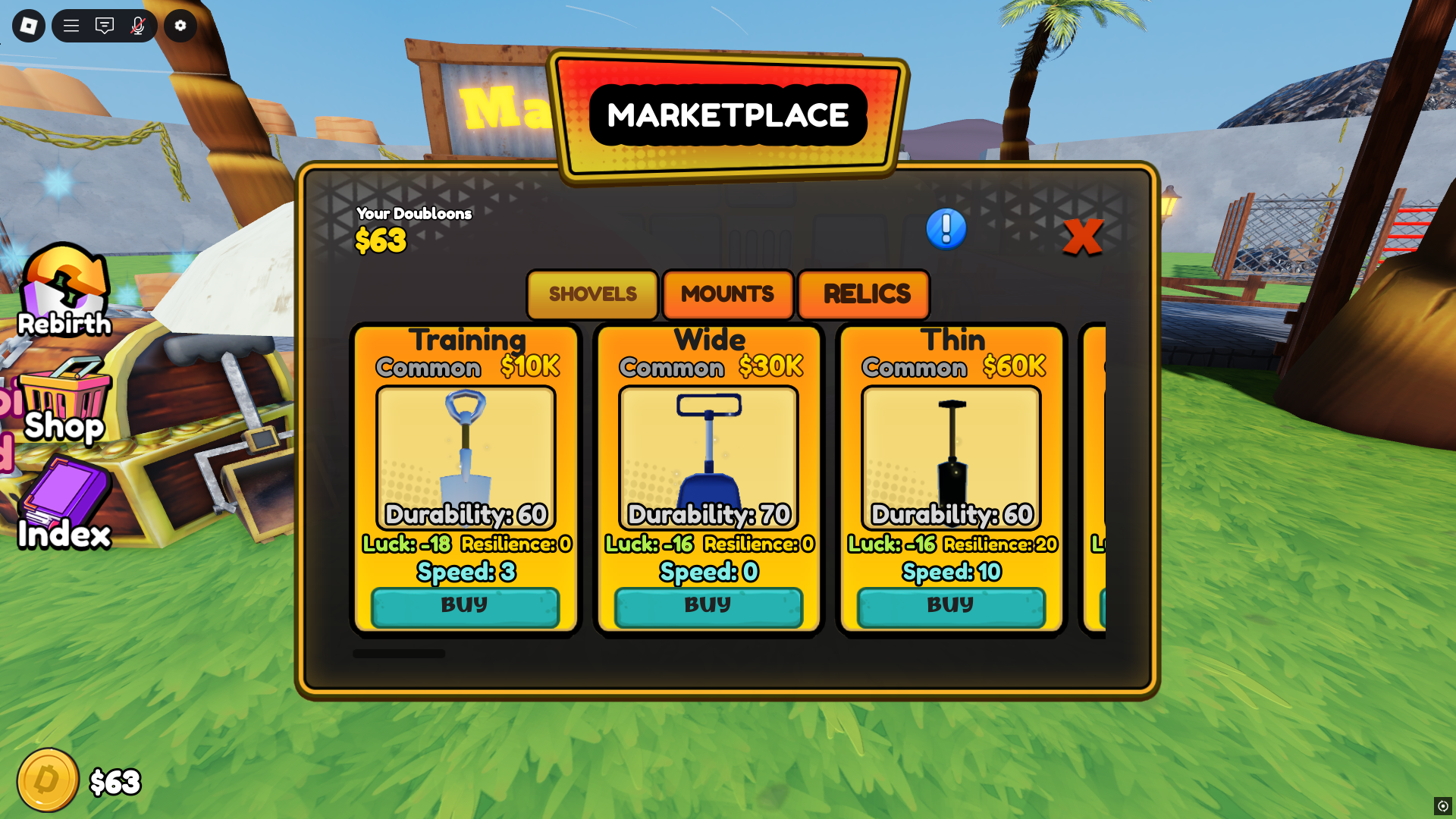
Task: Switch to the MOUNTS tab
Action: (727, 295)
